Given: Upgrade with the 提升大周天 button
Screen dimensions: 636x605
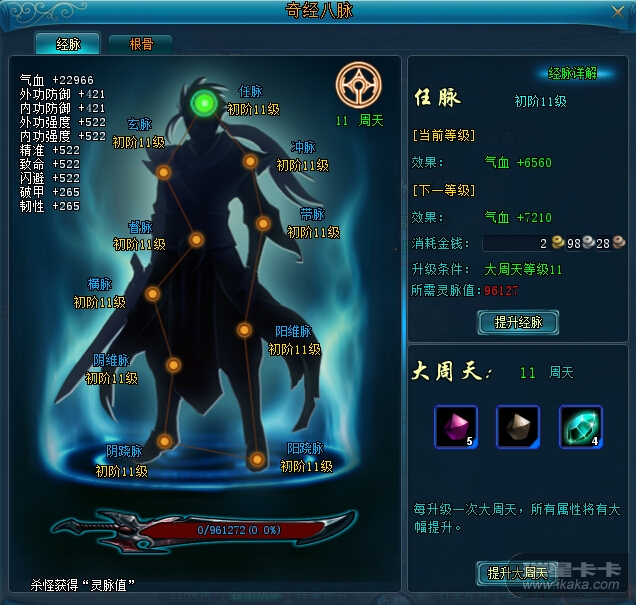Looking at the screenshot, I should tap(517, 573).
